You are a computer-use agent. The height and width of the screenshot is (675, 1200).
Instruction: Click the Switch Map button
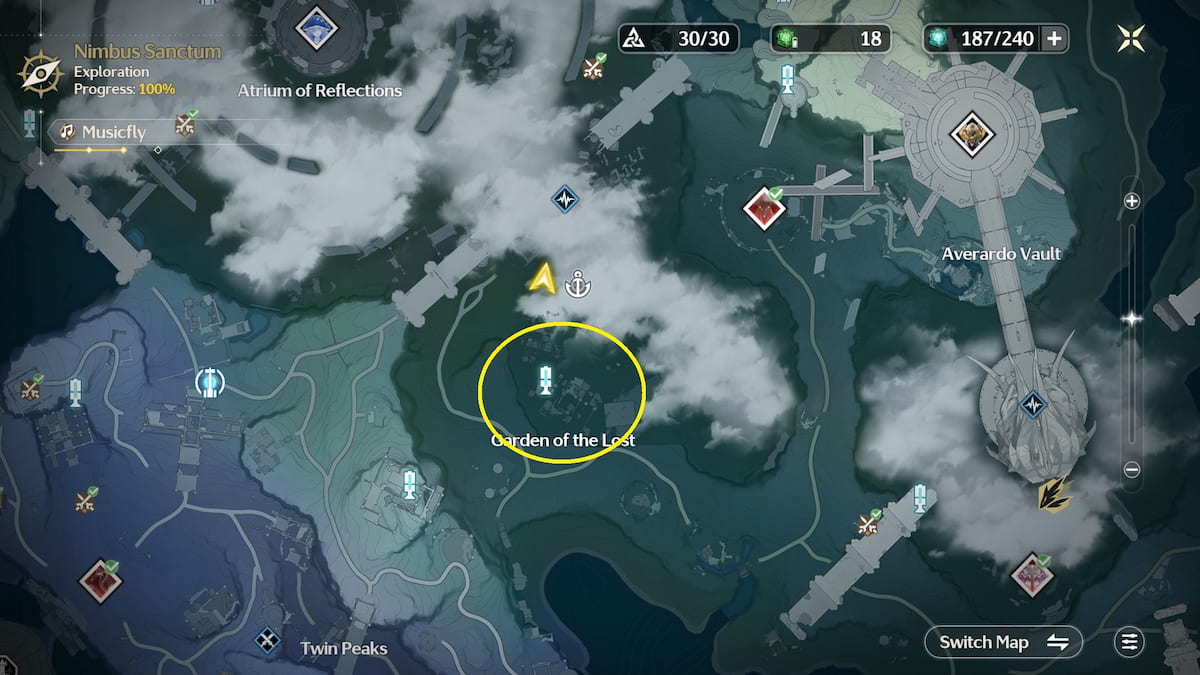1003,642
